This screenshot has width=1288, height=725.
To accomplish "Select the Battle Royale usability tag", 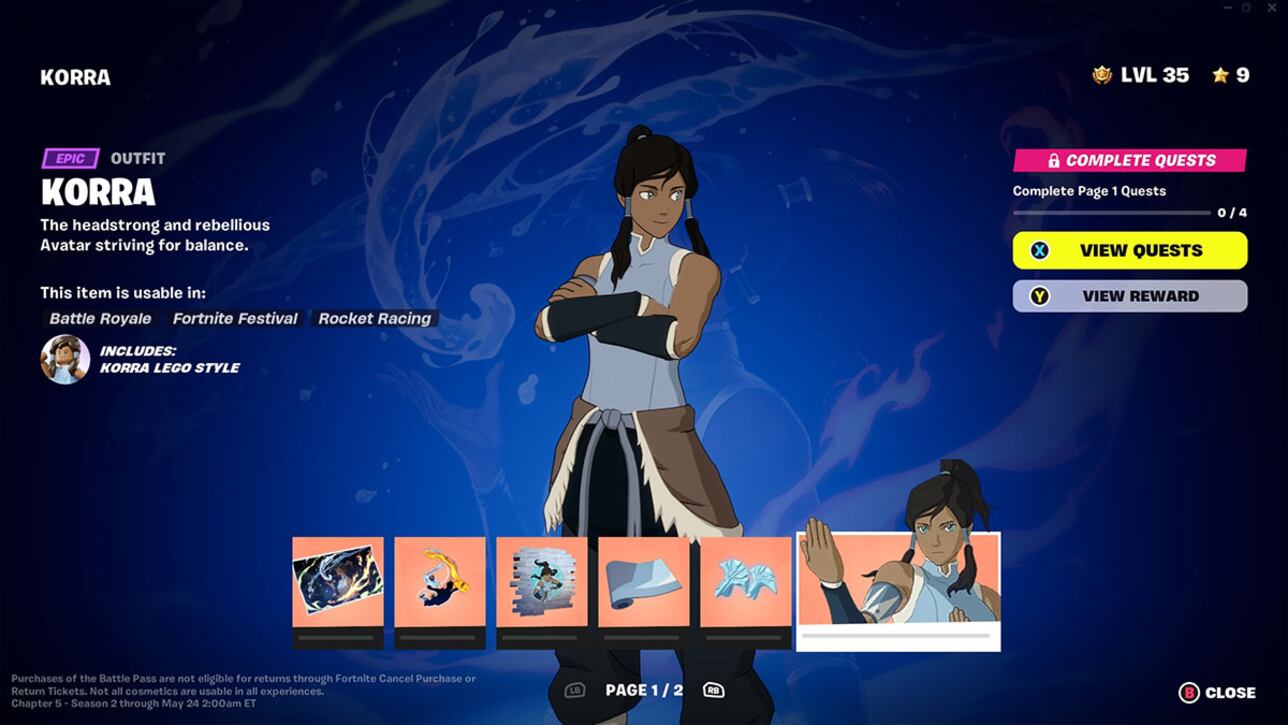I will [99, 318].
